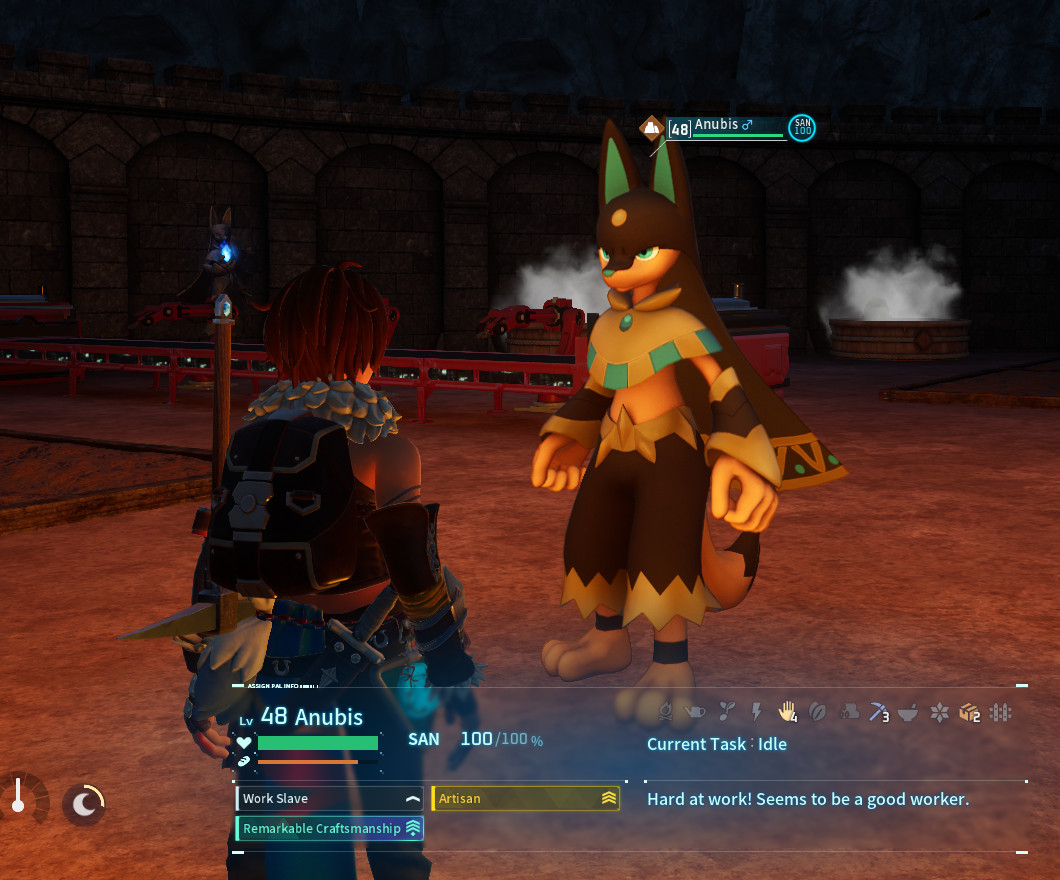Click the Handiwork hand icon
Image resolution: width=1060 pixels, height=880 pixels.
coord(788,711)
